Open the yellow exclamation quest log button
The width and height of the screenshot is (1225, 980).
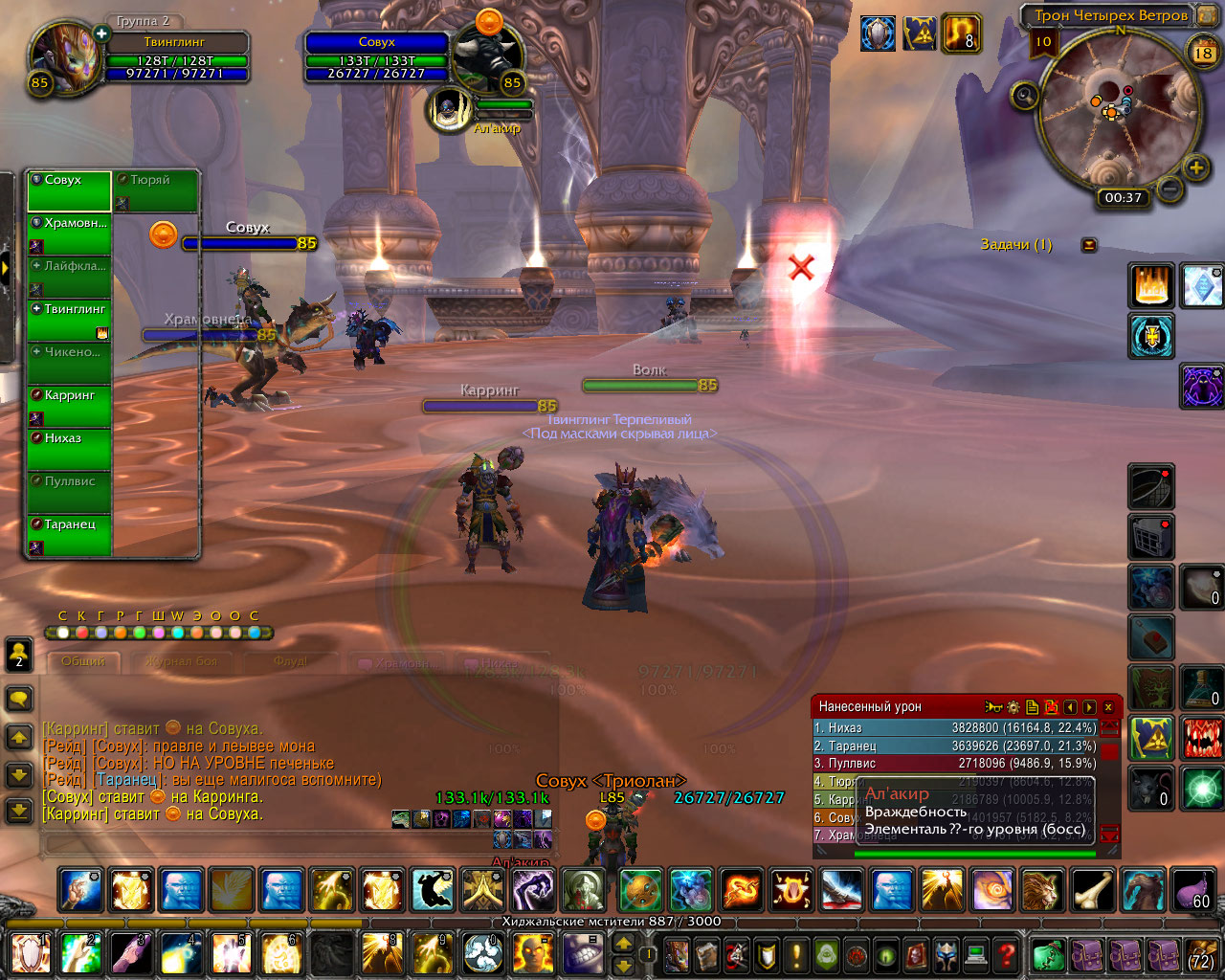[796, 954]
